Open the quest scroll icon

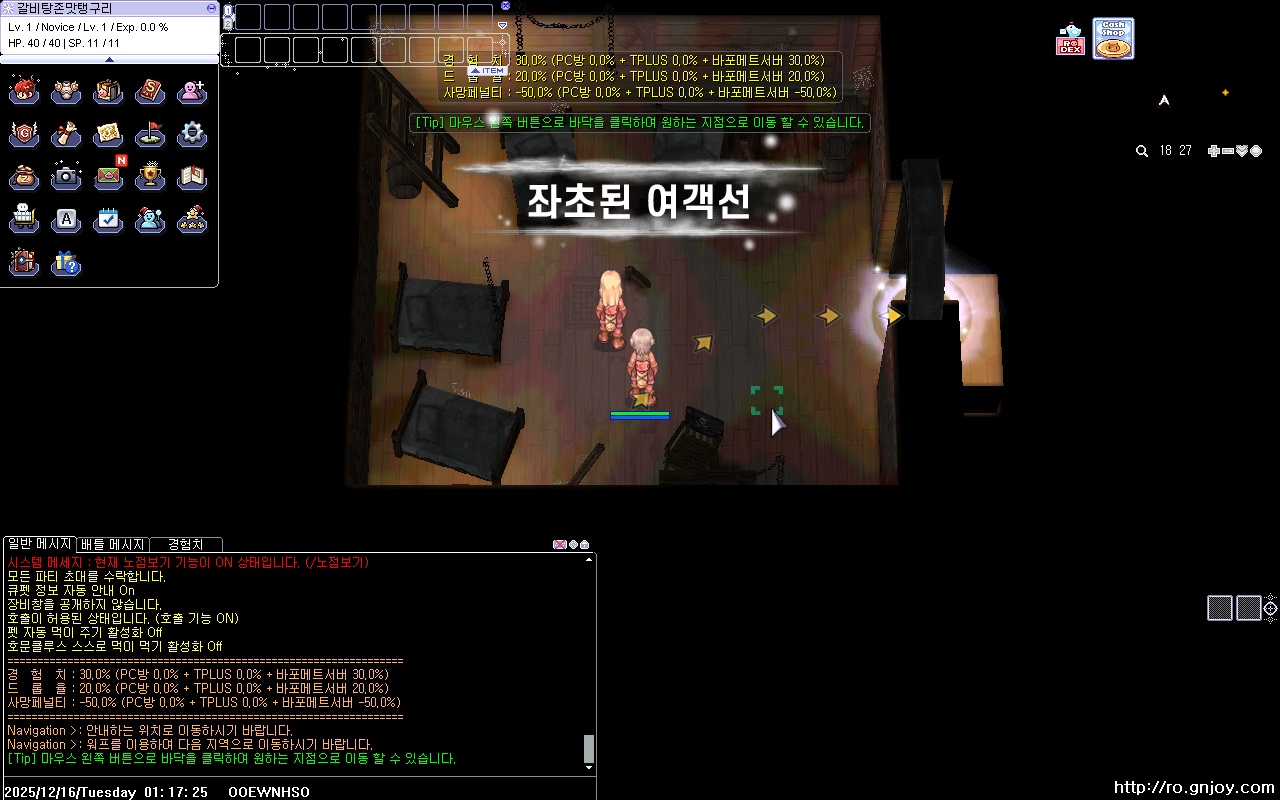coord(66,134)
